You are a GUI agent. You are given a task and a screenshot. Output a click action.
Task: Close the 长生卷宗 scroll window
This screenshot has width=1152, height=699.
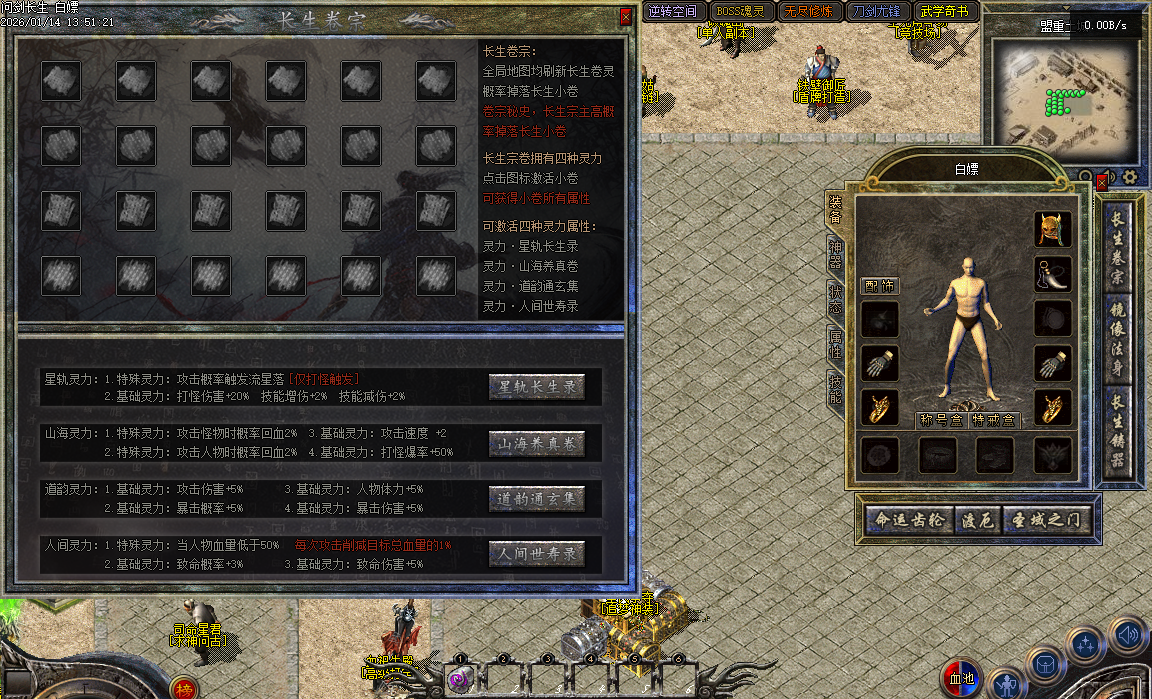click(x=626, y=17)
